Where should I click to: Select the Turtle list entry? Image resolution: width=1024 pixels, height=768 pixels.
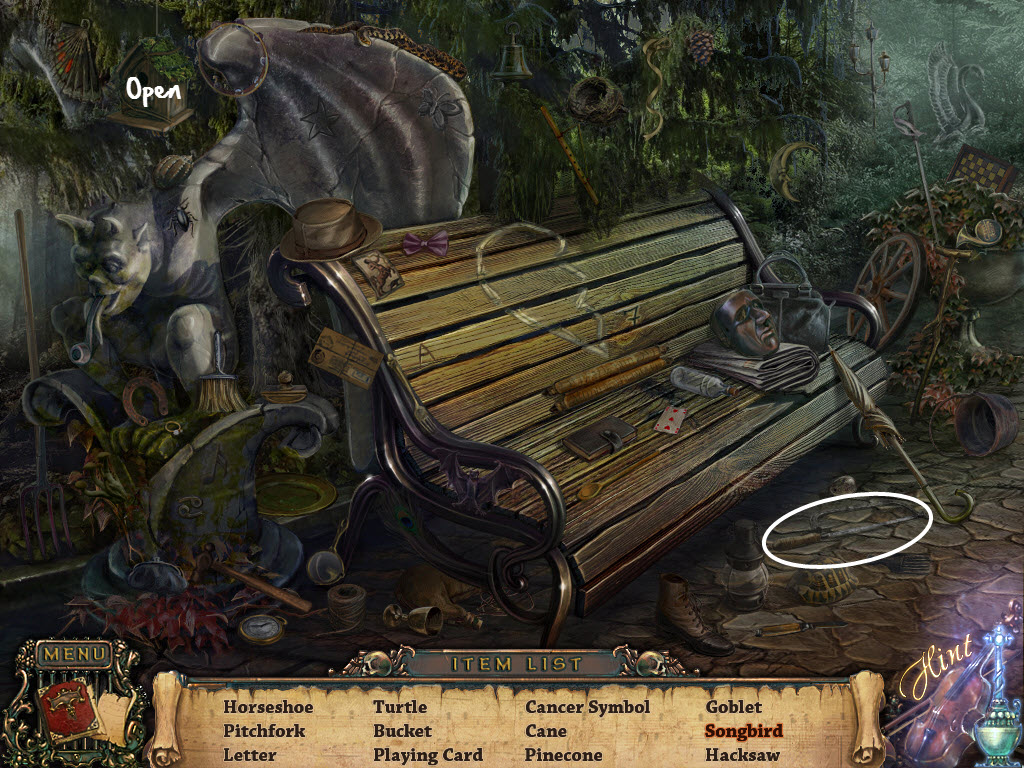coord(400,707)
